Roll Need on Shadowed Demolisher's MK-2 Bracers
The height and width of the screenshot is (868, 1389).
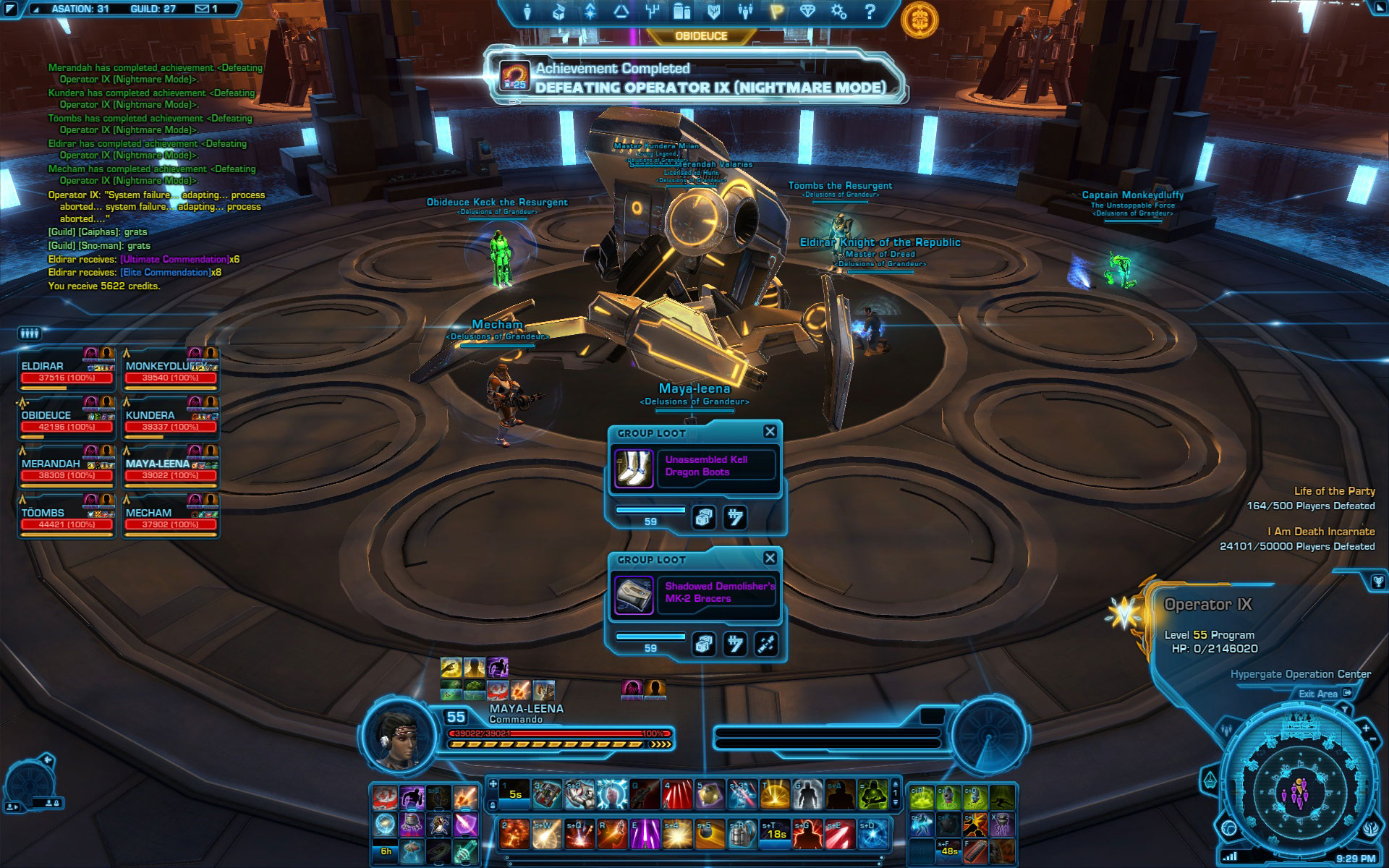704,644
